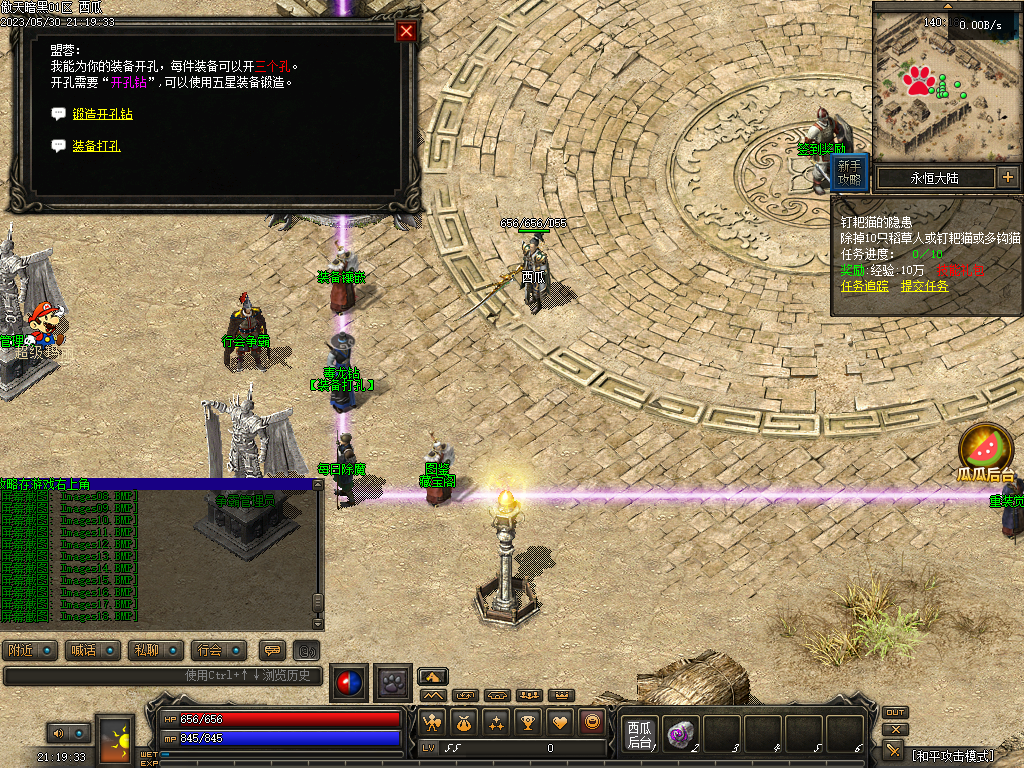Open the trophy icon menu
Viewport: 1024px width, 768px height.
click(529, 722)
